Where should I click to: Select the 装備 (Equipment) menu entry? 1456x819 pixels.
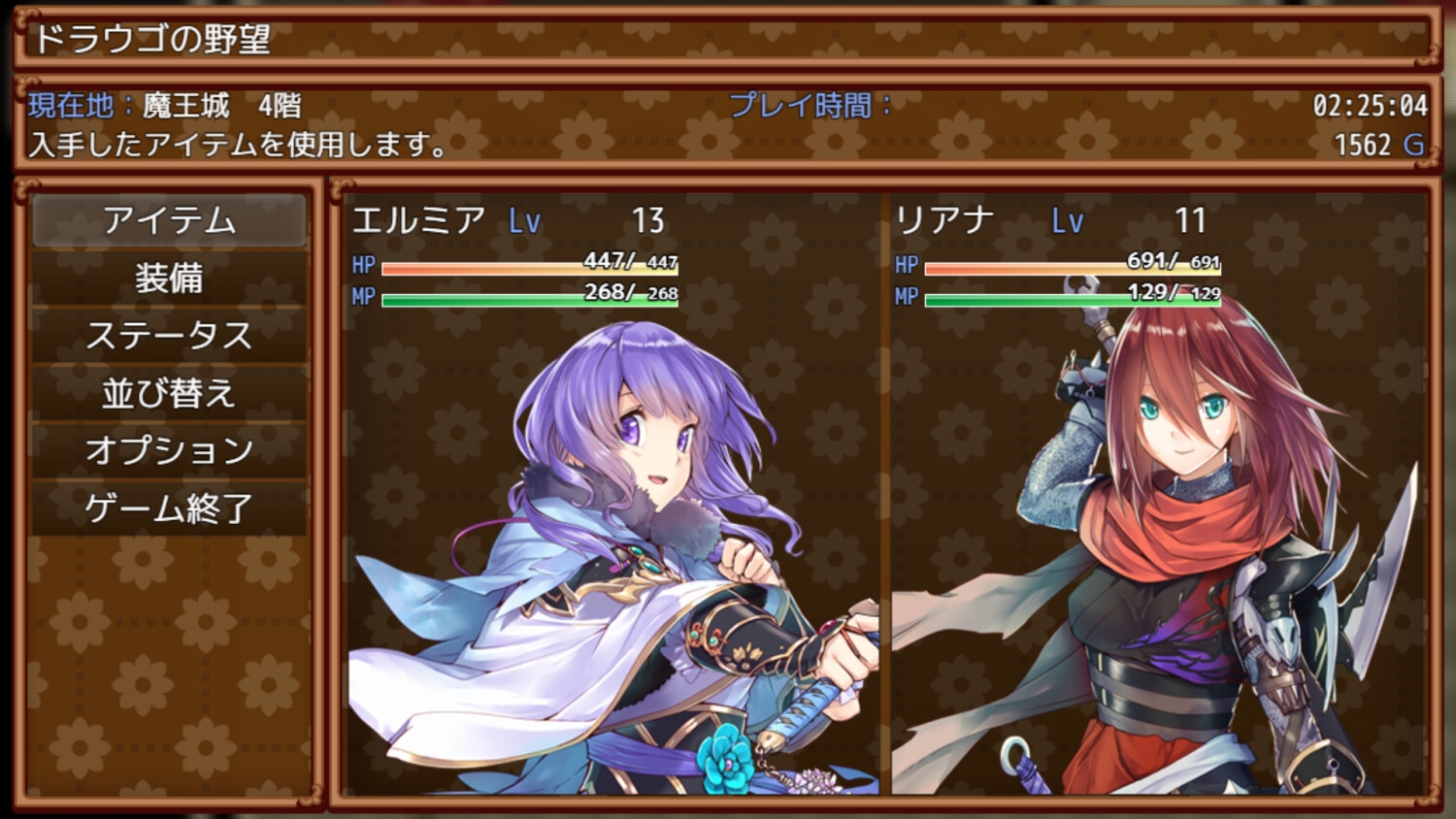click(169, 278)
